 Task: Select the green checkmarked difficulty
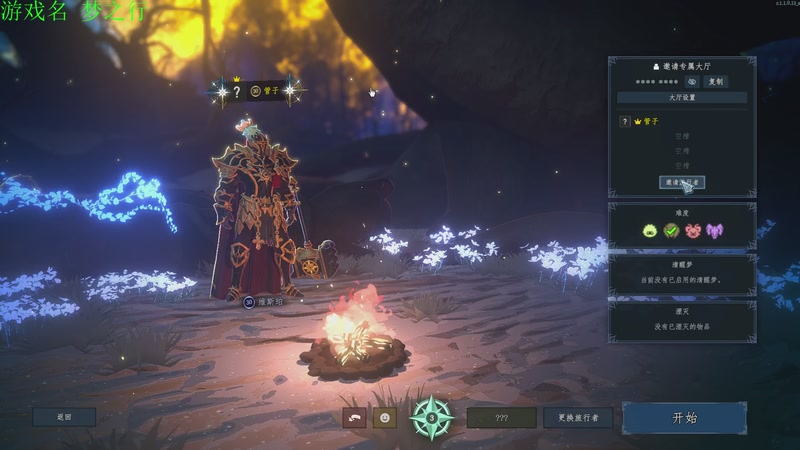671,231
